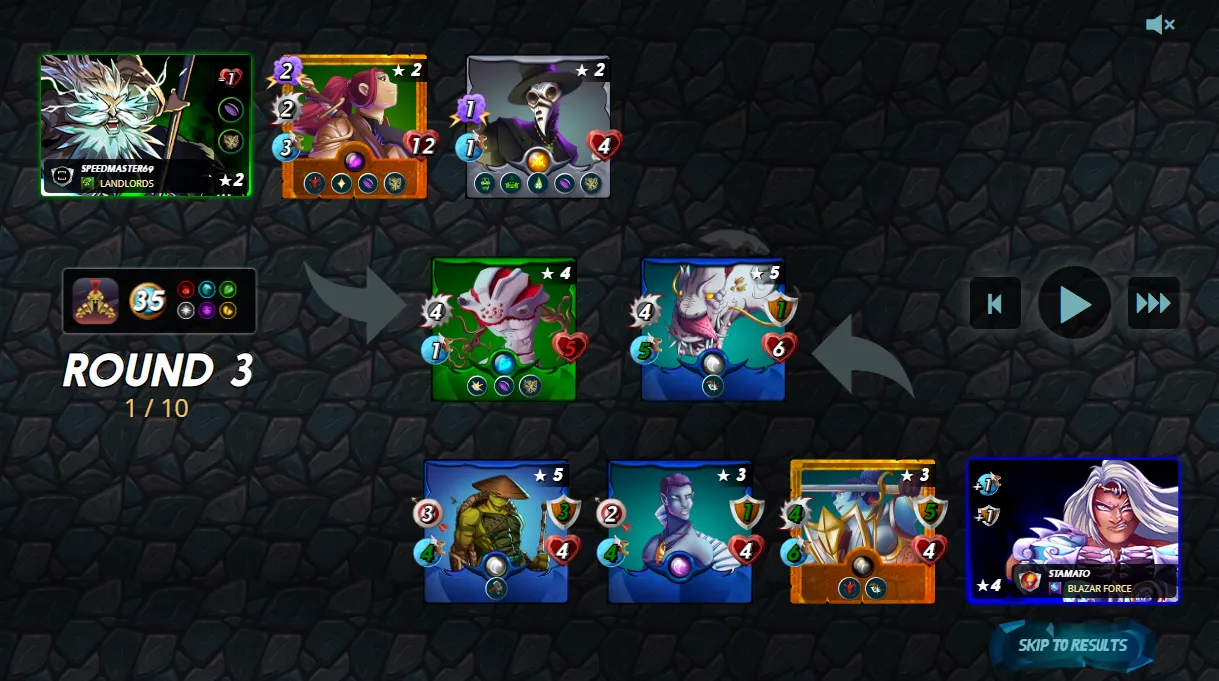
Task: Select SpeedMaster69's summoner card
Action: pos(146,125)
